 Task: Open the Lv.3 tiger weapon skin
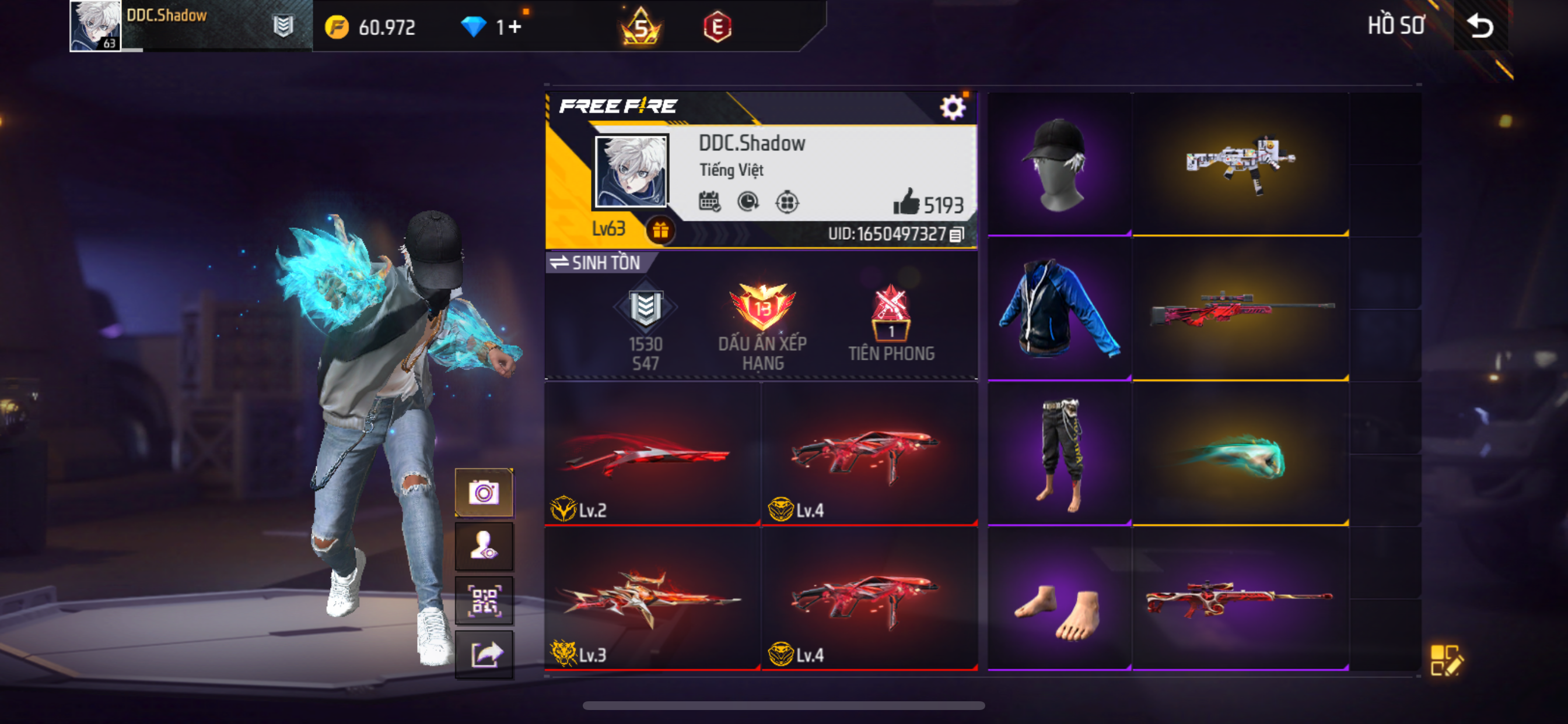(652, 599)
